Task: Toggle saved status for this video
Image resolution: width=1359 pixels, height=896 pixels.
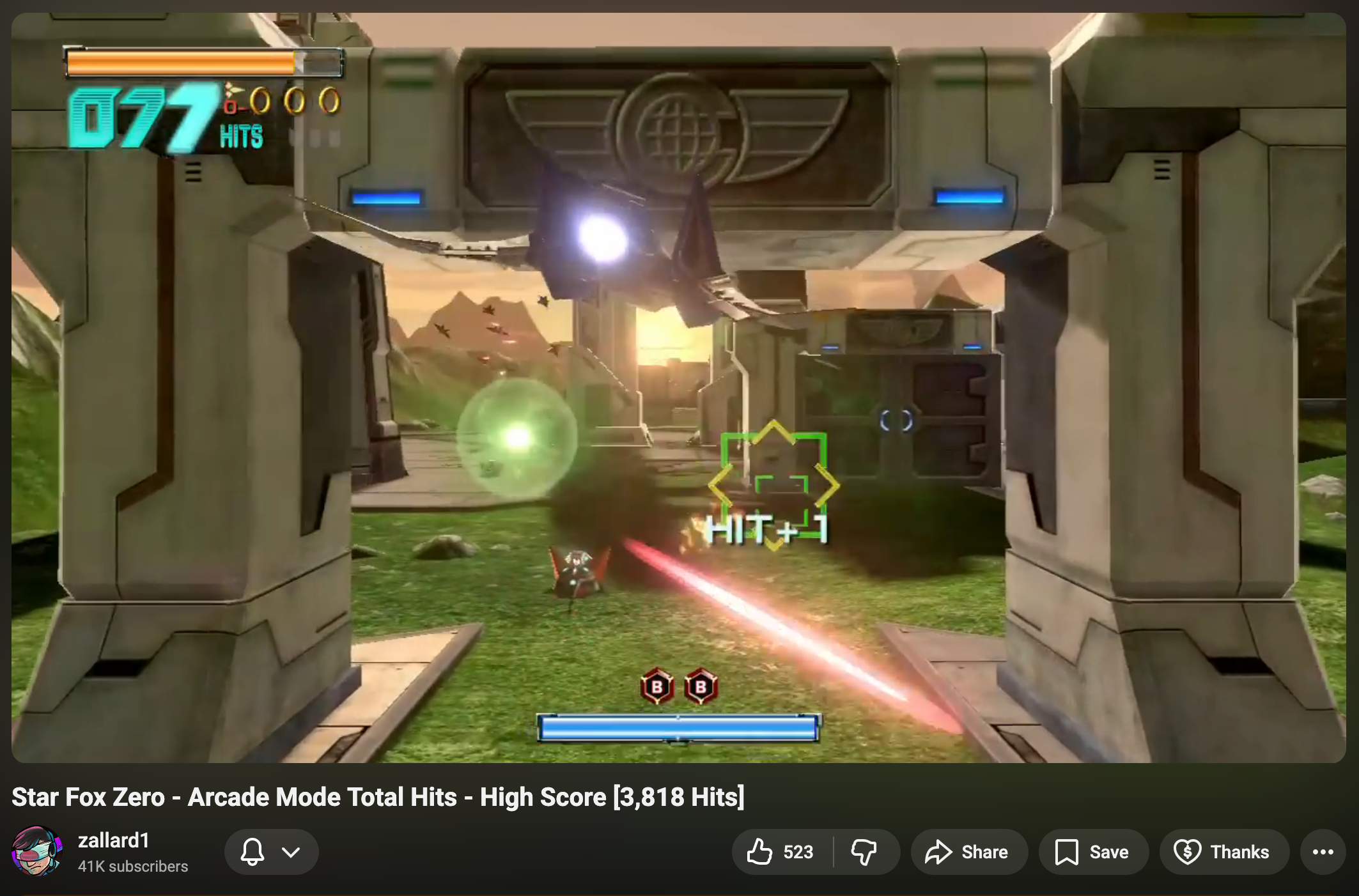Action: (x=1093, y=852)
